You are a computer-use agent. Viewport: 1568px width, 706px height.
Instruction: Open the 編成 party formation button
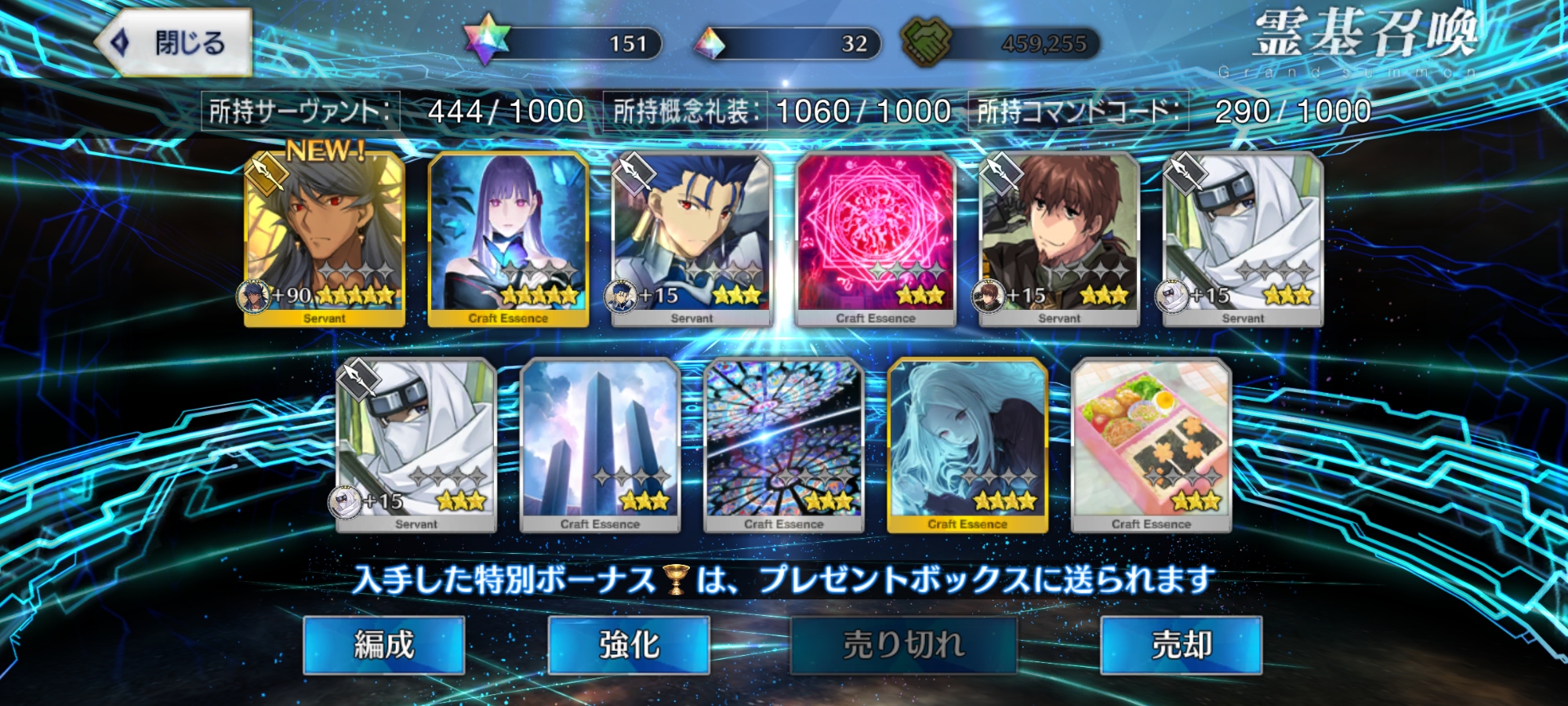383,645
